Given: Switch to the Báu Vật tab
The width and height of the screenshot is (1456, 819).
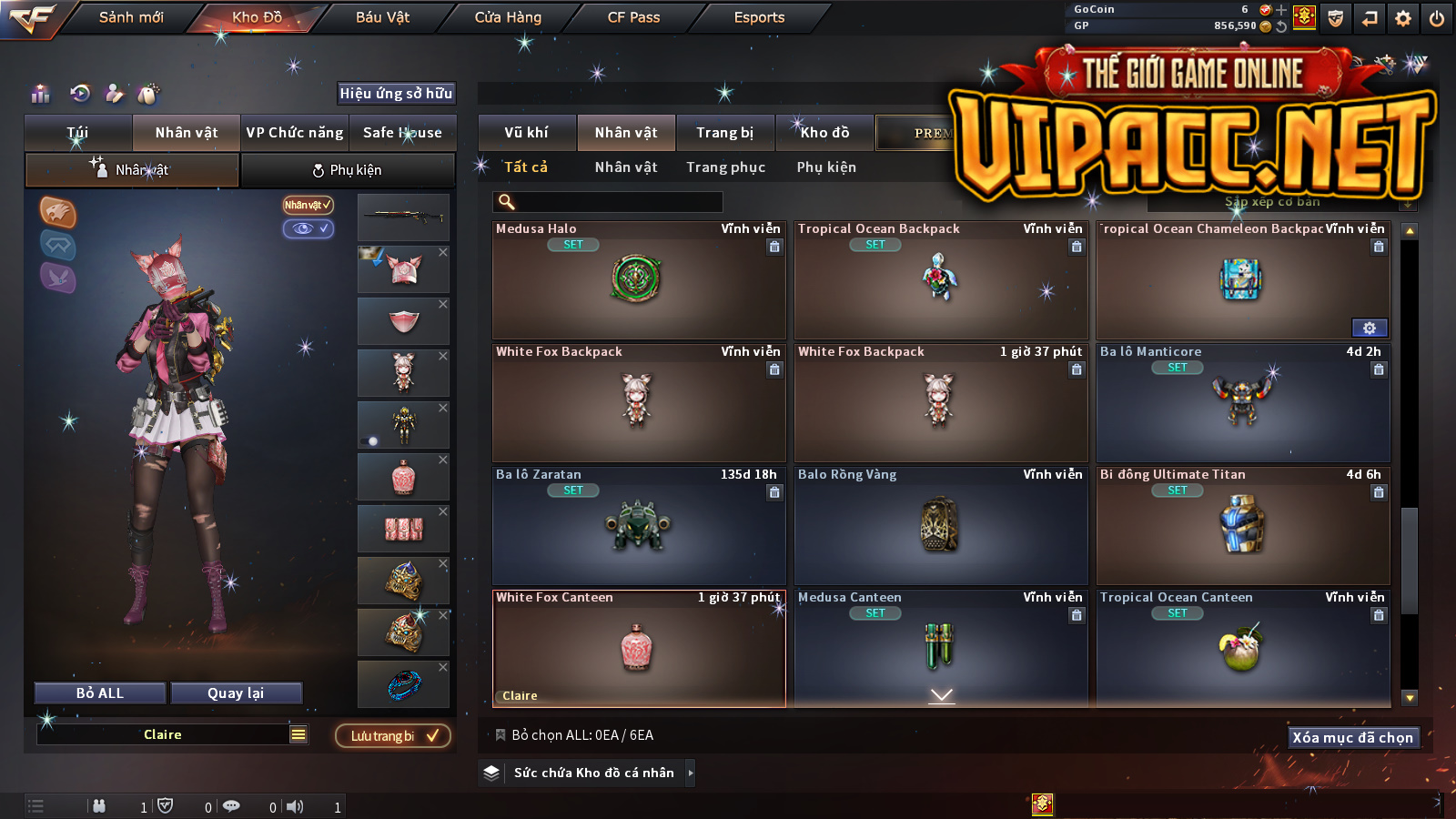Looking at the screenshot, I should point(382,17).
